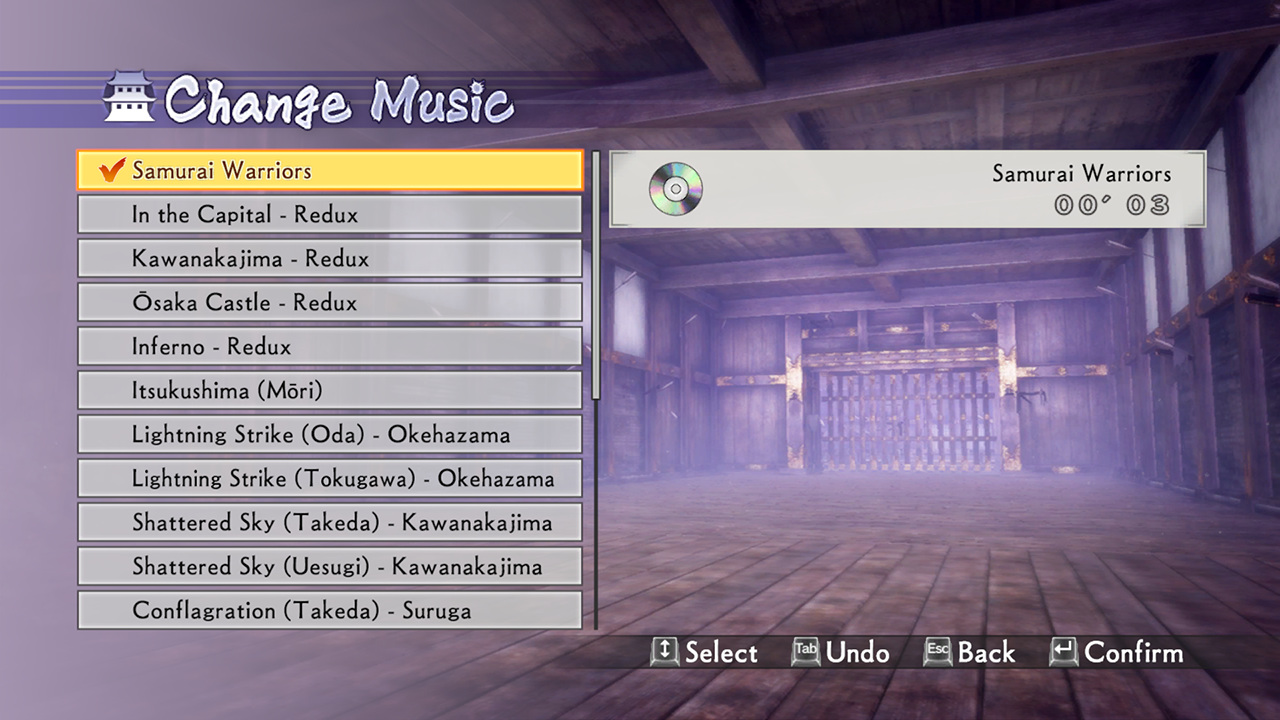Viewport: 1280px width, 720px height.
Task: Confirm Shattered Sky (Takeda) - Kawanakajima
Action: click(330, 523)
